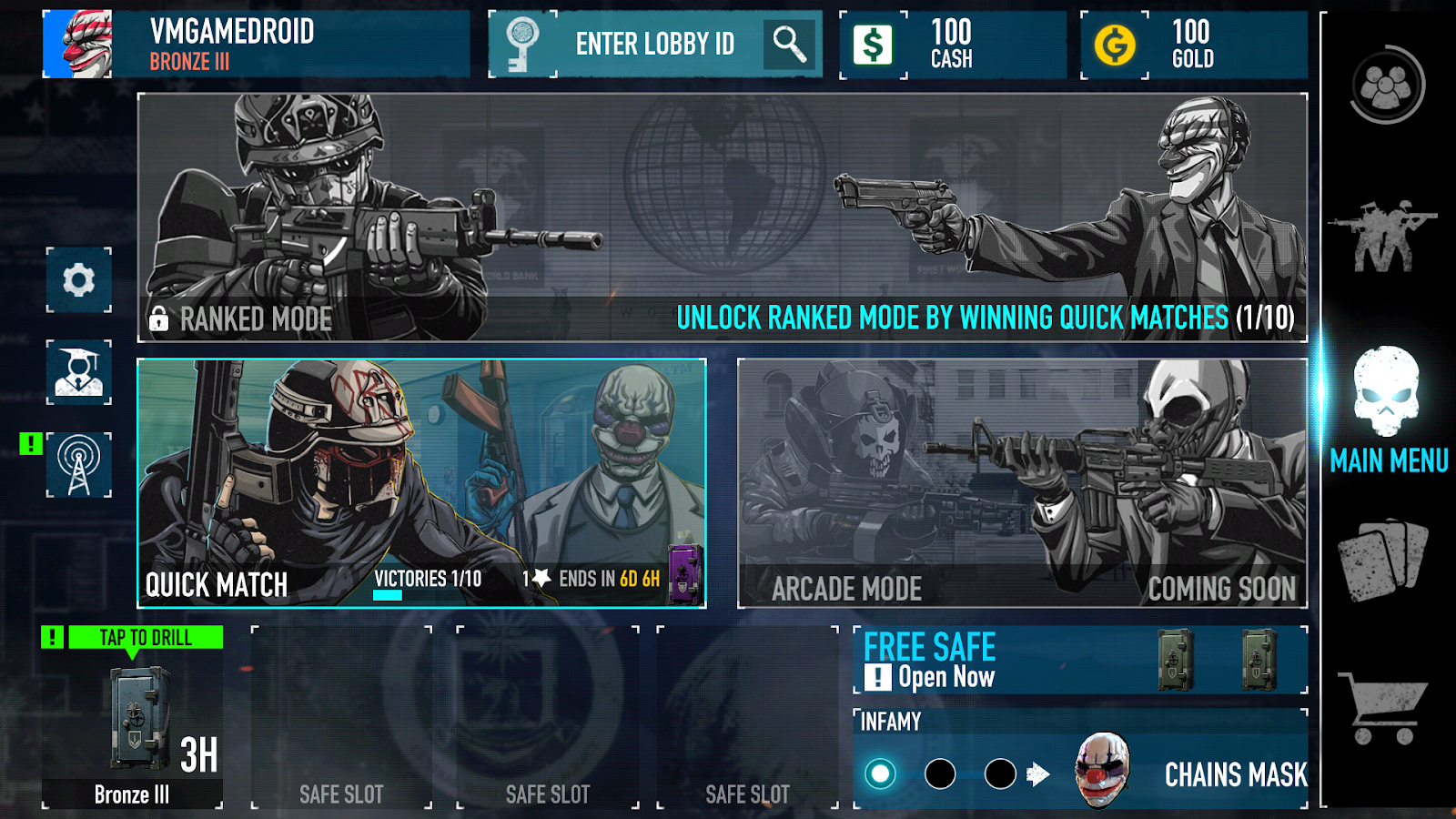Image resolution: width=1456 pixels, height=819 pixels.
Task: Tap the dollar sign cash icon
Action: (873, 45)
